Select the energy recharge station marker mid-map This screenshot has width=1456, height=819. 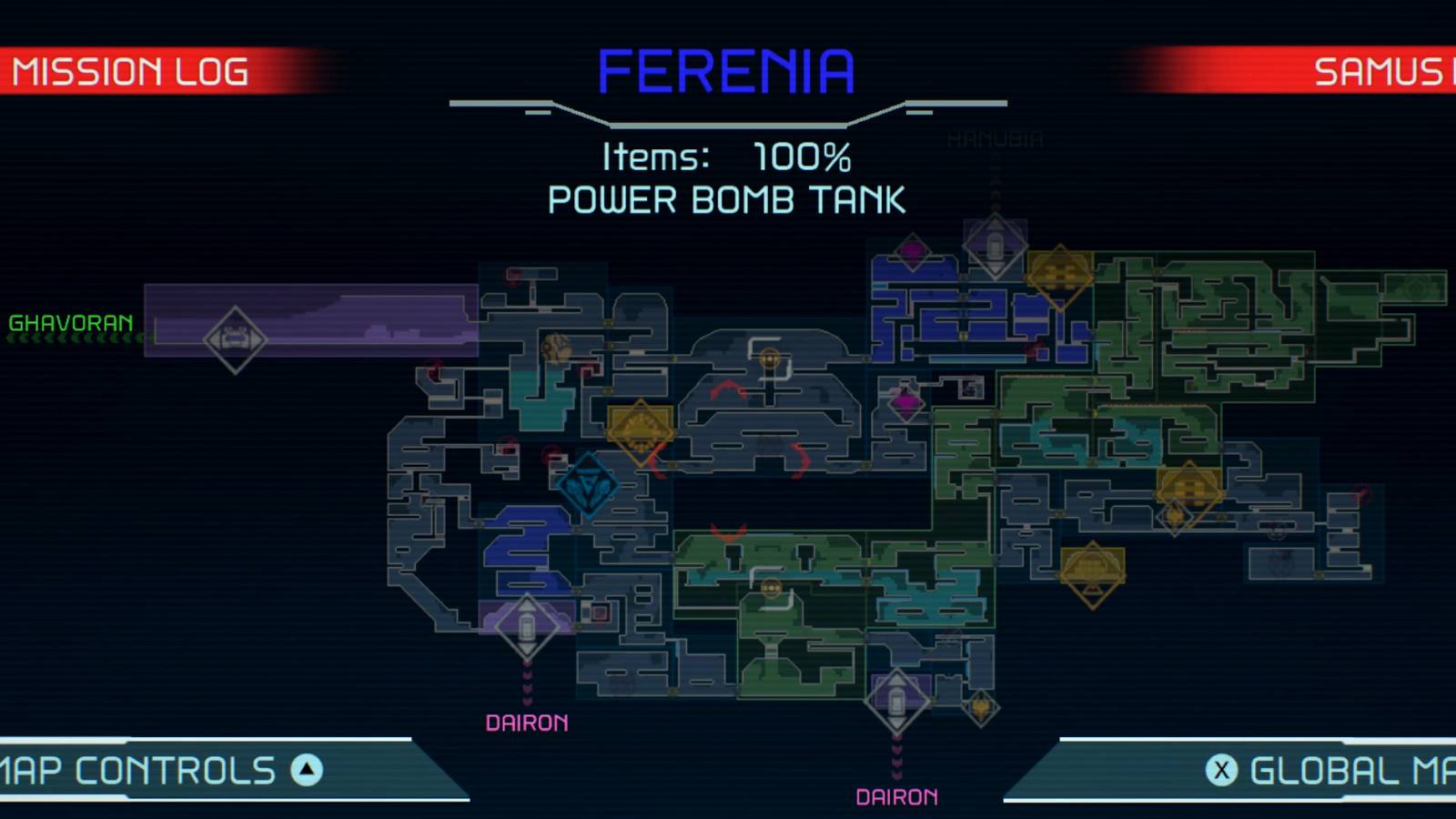coord(769,358)
